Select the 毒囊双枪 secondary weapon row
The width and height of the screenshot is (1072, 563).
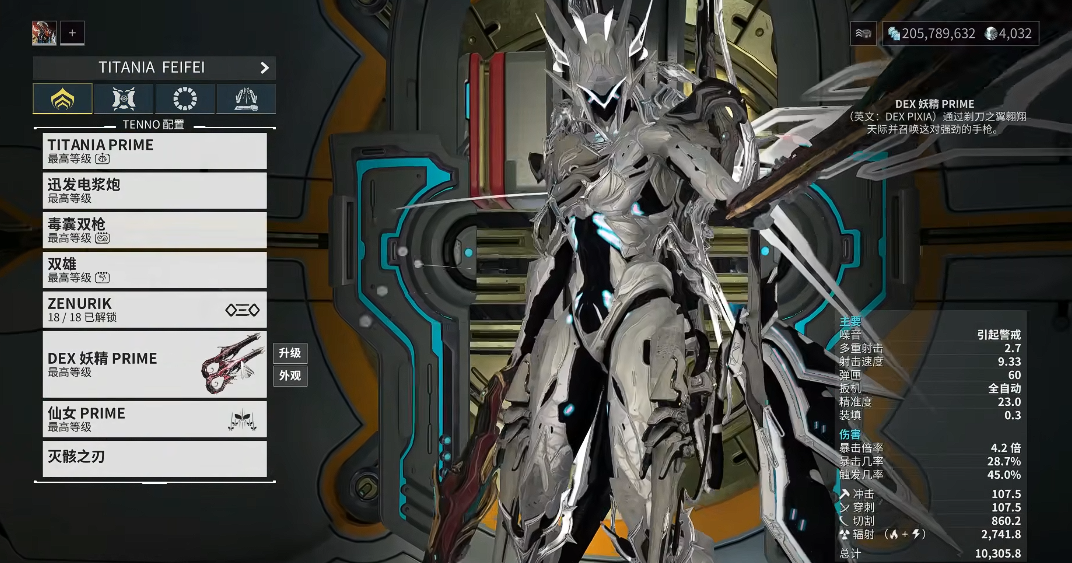point(156,230)
